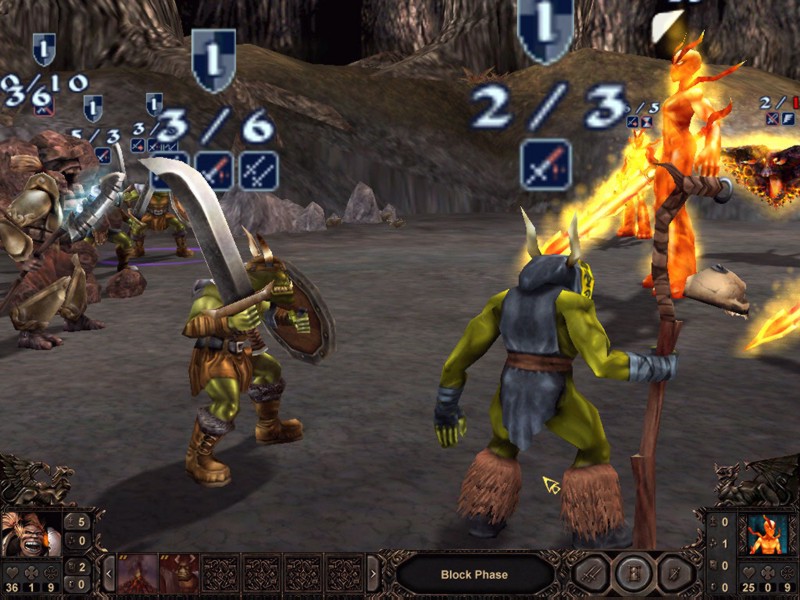800x600 pixels.
Task: Click the sword ability icon under 2/3
Action: pyautogui.click(x=546, y=164)
